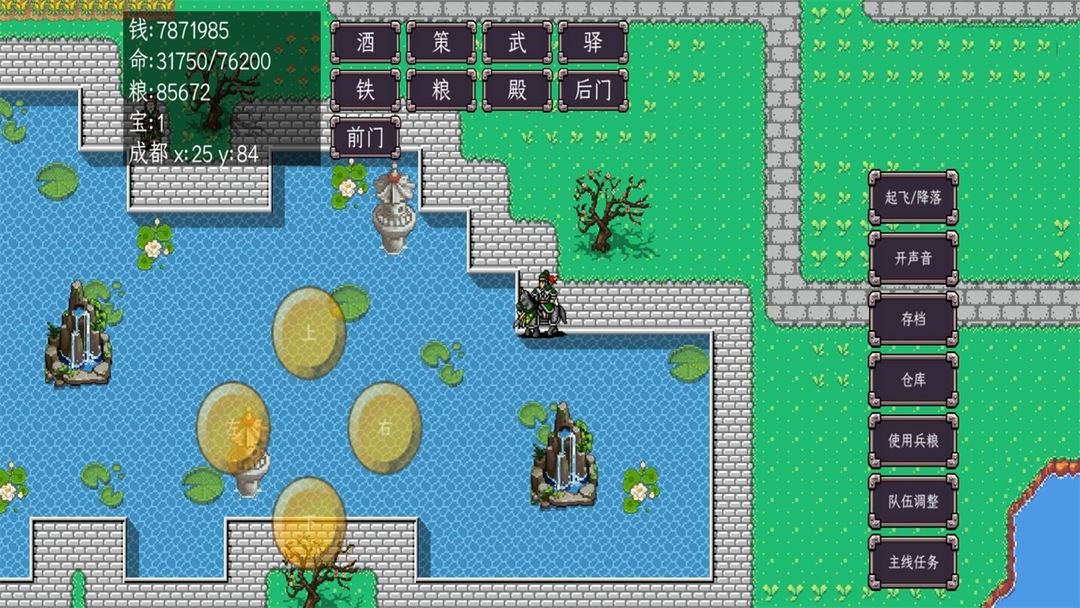Open the 粮 grain shop button
The width and height of the screenshot is (1080, 608).
(x=441, y=90)
